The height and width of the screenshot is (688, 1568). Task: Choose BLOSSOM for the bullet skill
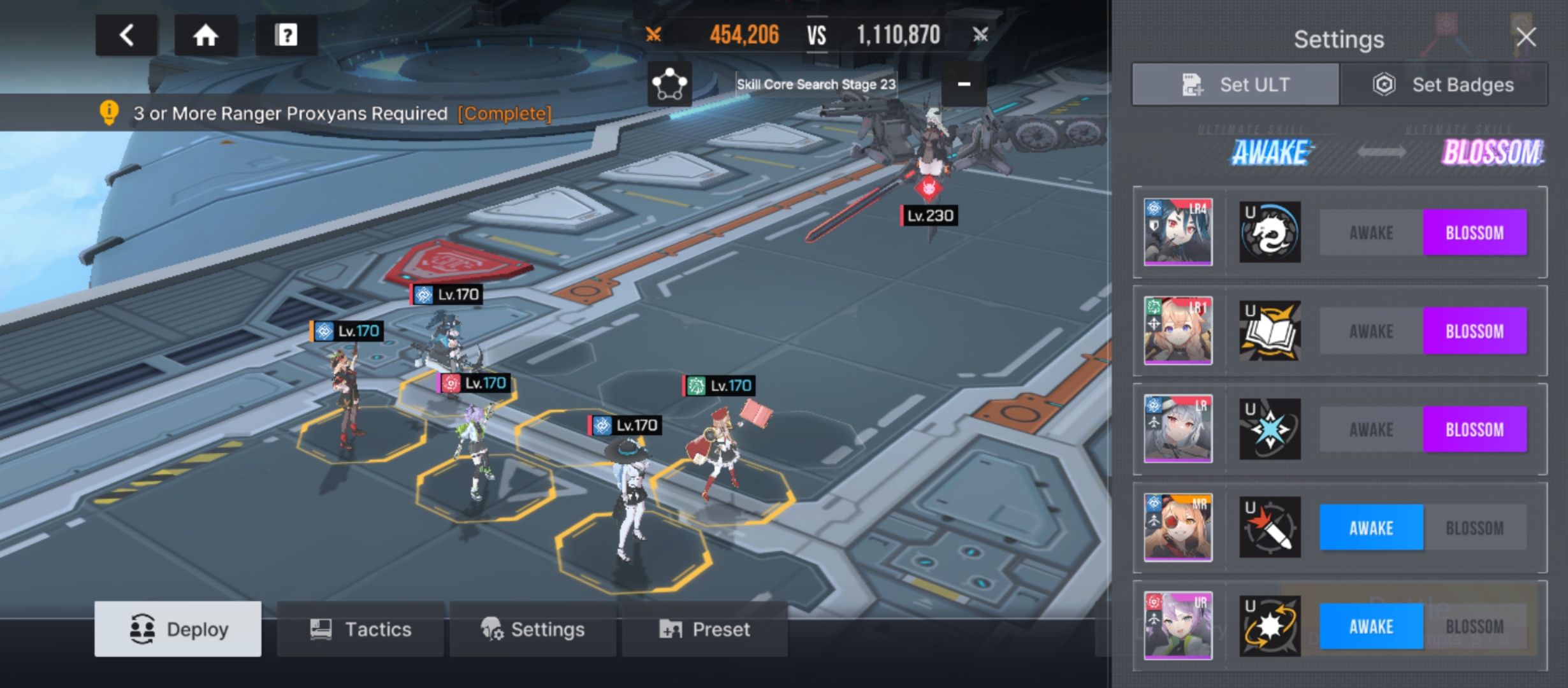pyautogui.click(x=1474, y=528)
